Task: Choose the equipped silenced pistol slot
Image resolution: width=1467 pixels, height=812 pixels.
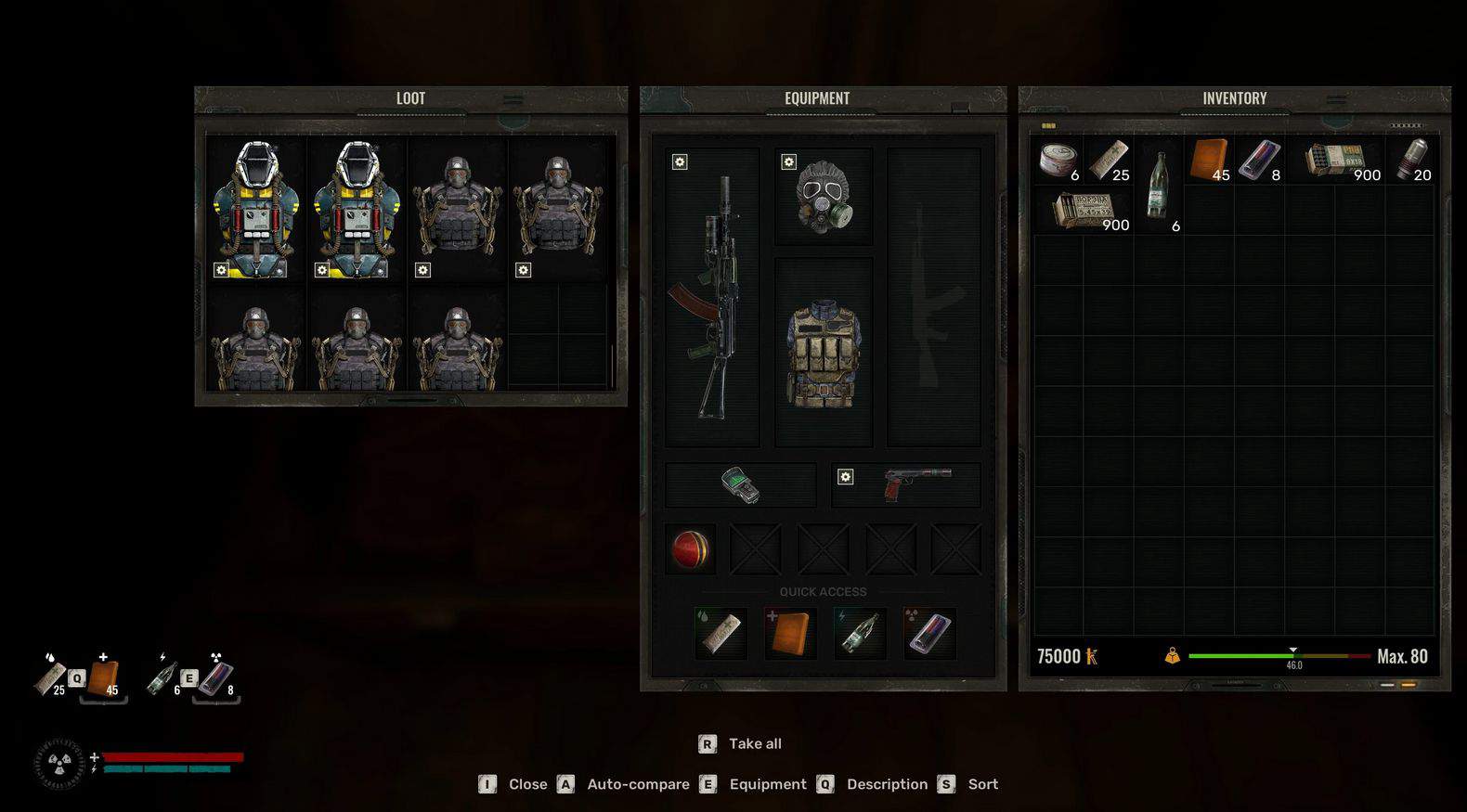Action: click(906, 484)
